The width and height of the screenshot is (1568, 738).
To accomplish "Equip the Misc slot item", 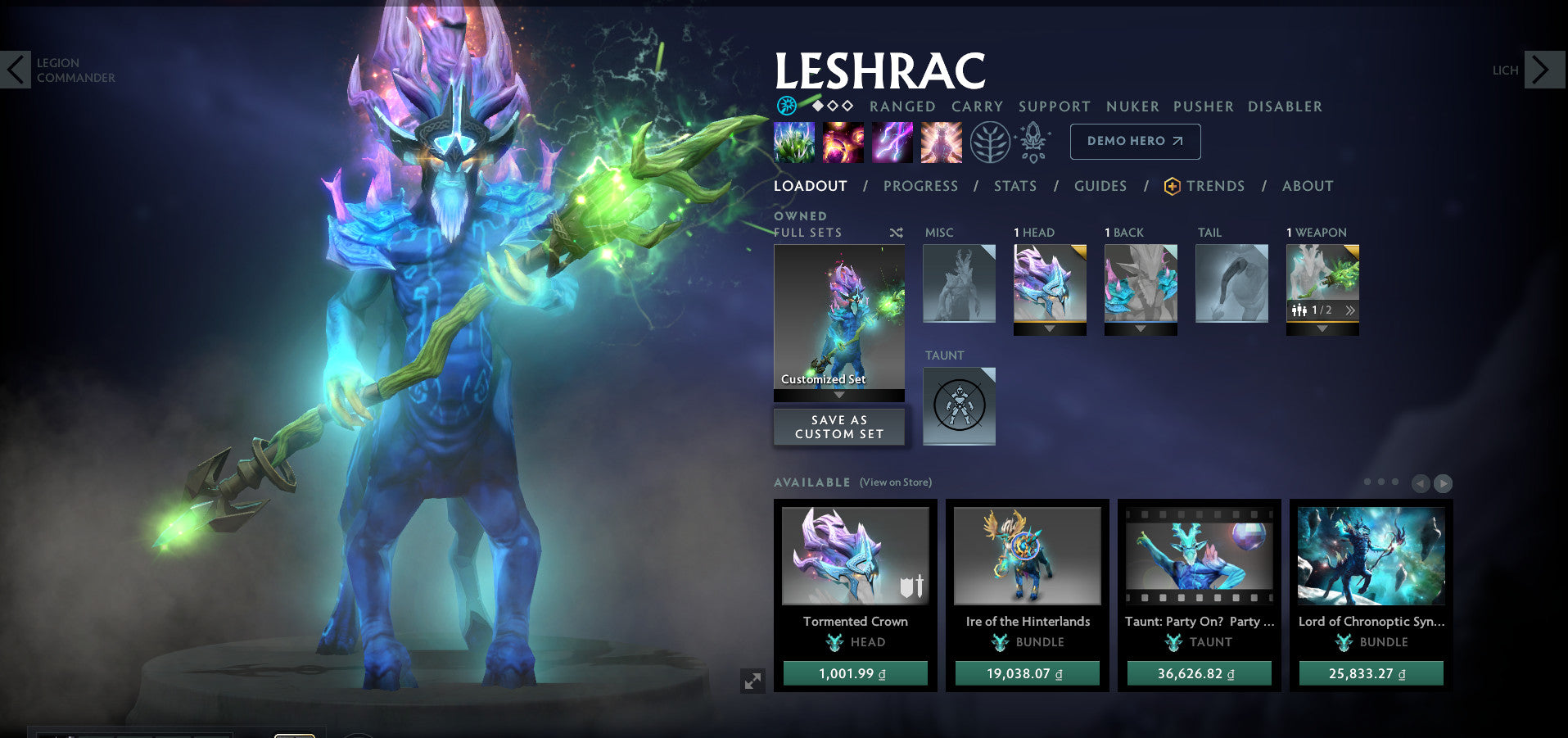I will [959, 283].
